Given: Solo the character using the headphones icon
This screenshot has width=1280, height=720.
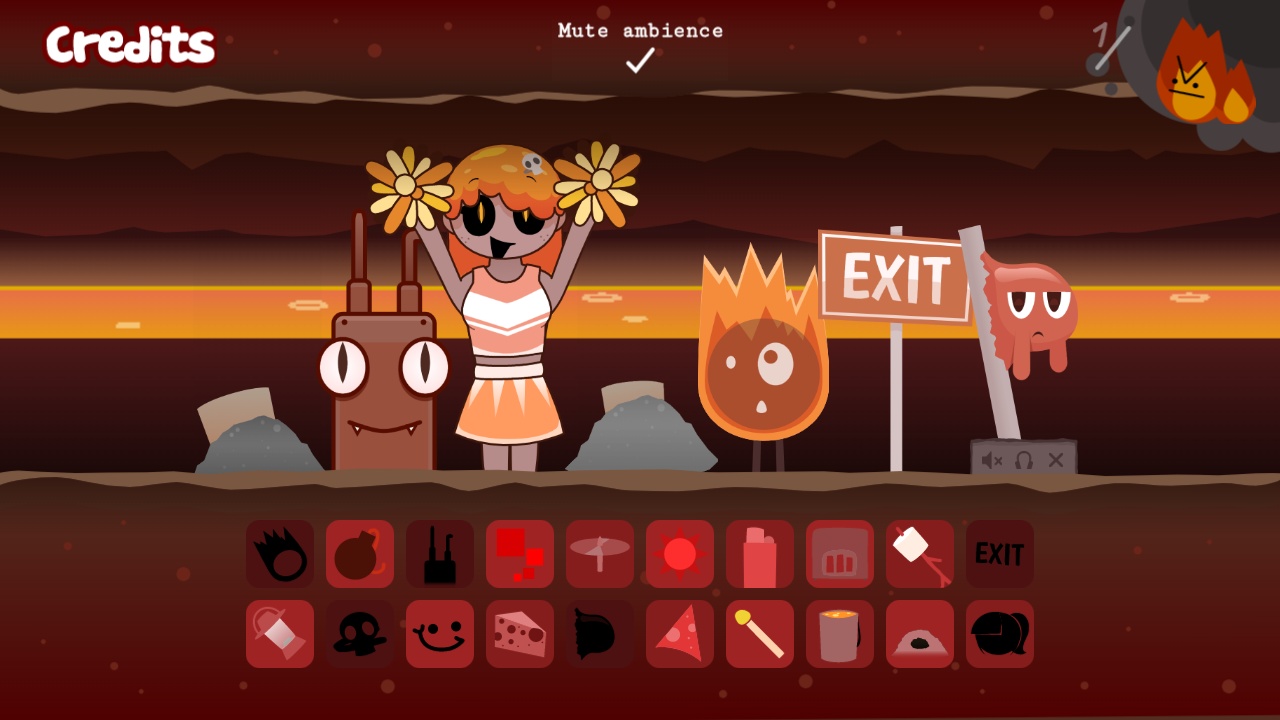Looking at the screenshot, I should point(1024,460).
